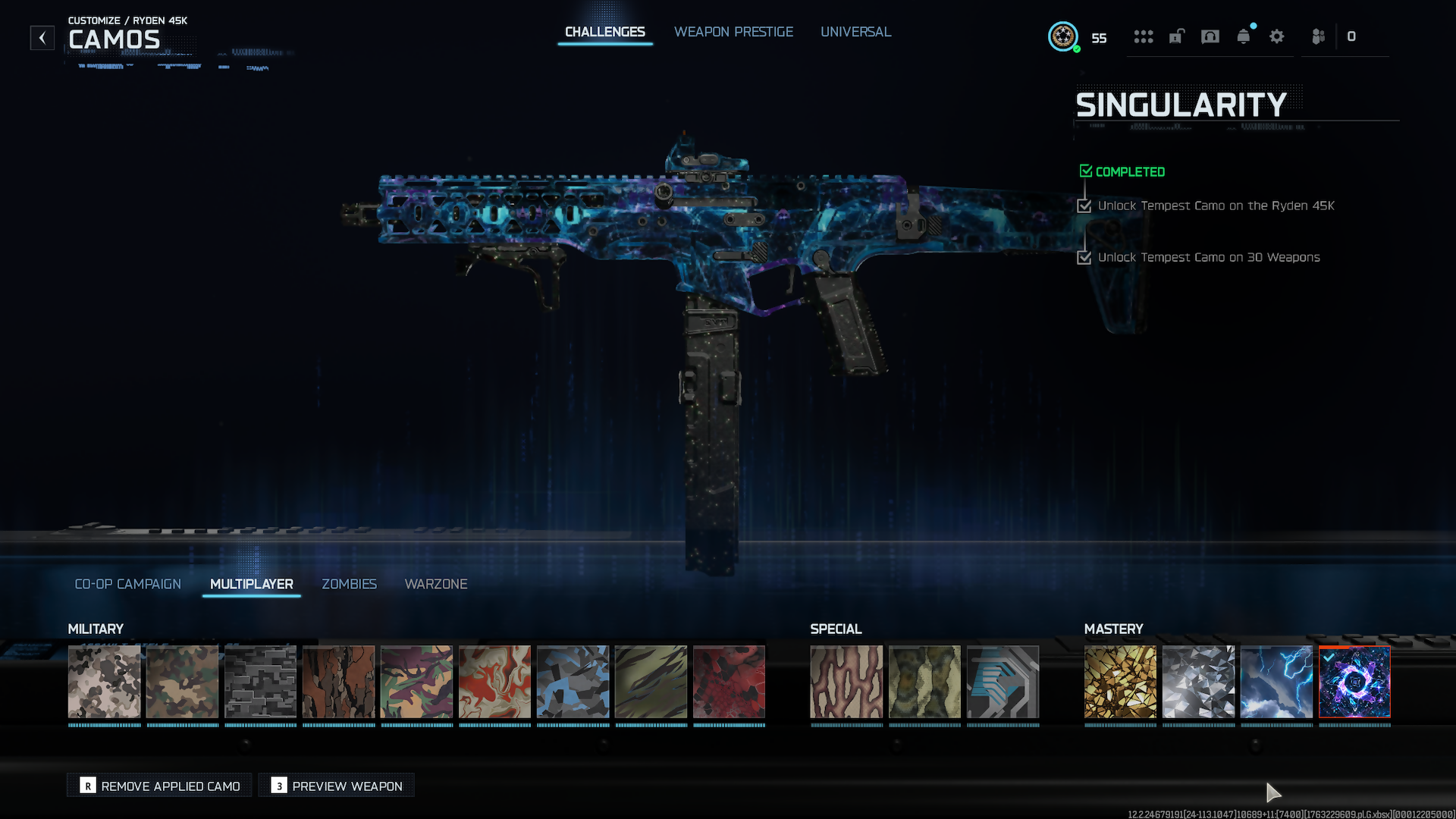This screenshot has width=1456, height=819.
Task: Open the settings gear icon
Action: pos(1277,36)
